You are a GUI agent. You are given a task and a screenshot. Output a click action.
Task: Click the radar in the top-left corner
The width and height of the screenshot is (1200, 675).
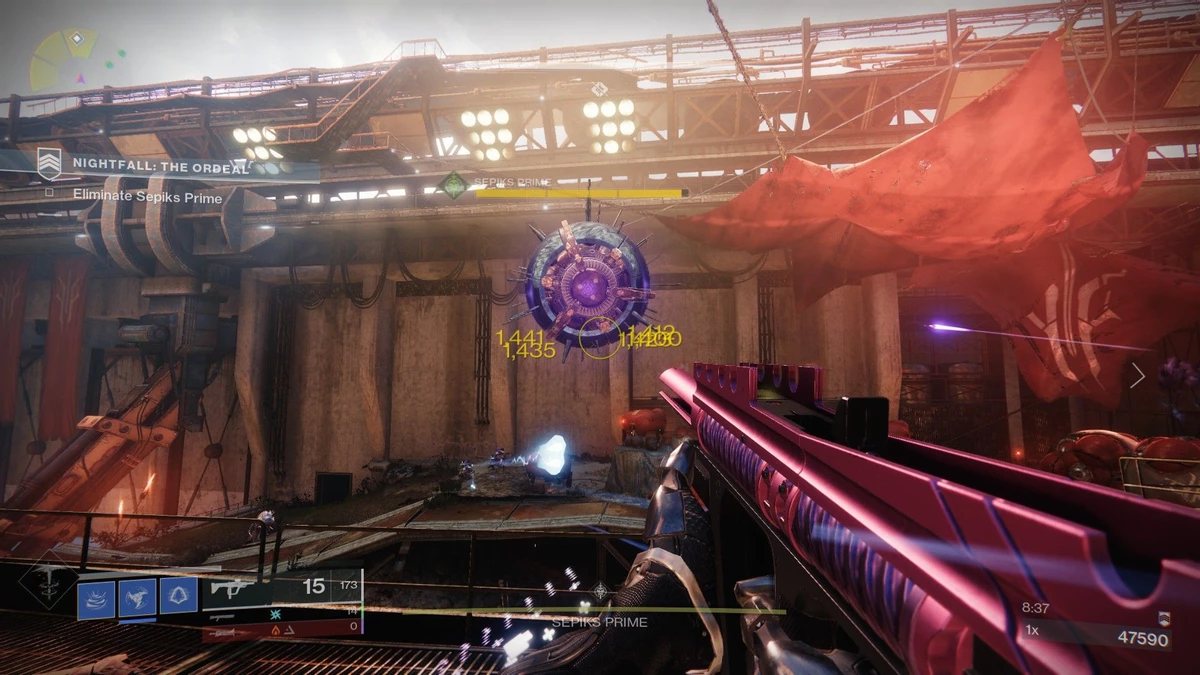pos(64,60)
